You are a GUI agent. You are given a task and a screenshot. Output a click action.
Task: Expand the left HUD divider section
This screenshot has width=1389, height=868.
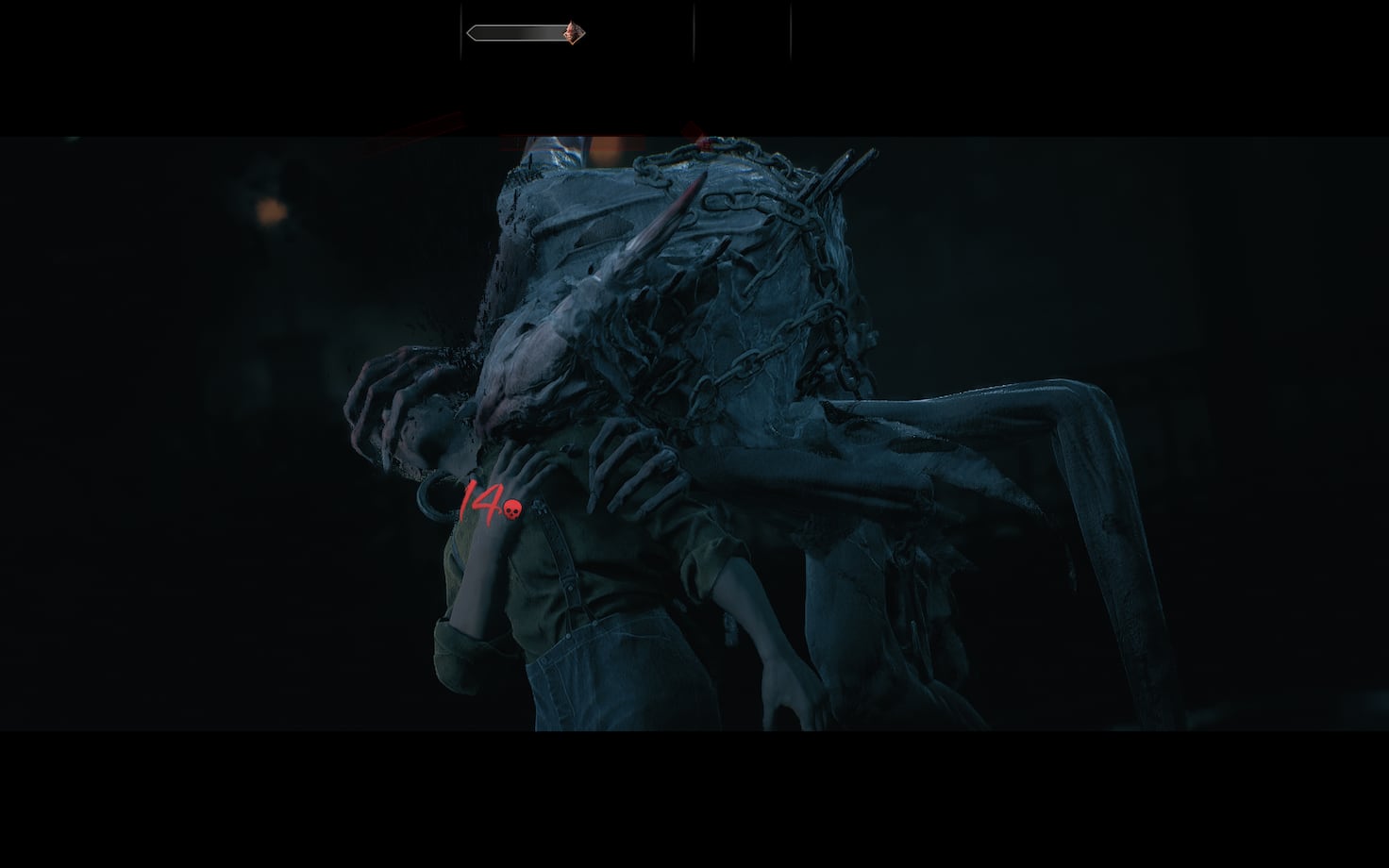click(x=460, y=31)
